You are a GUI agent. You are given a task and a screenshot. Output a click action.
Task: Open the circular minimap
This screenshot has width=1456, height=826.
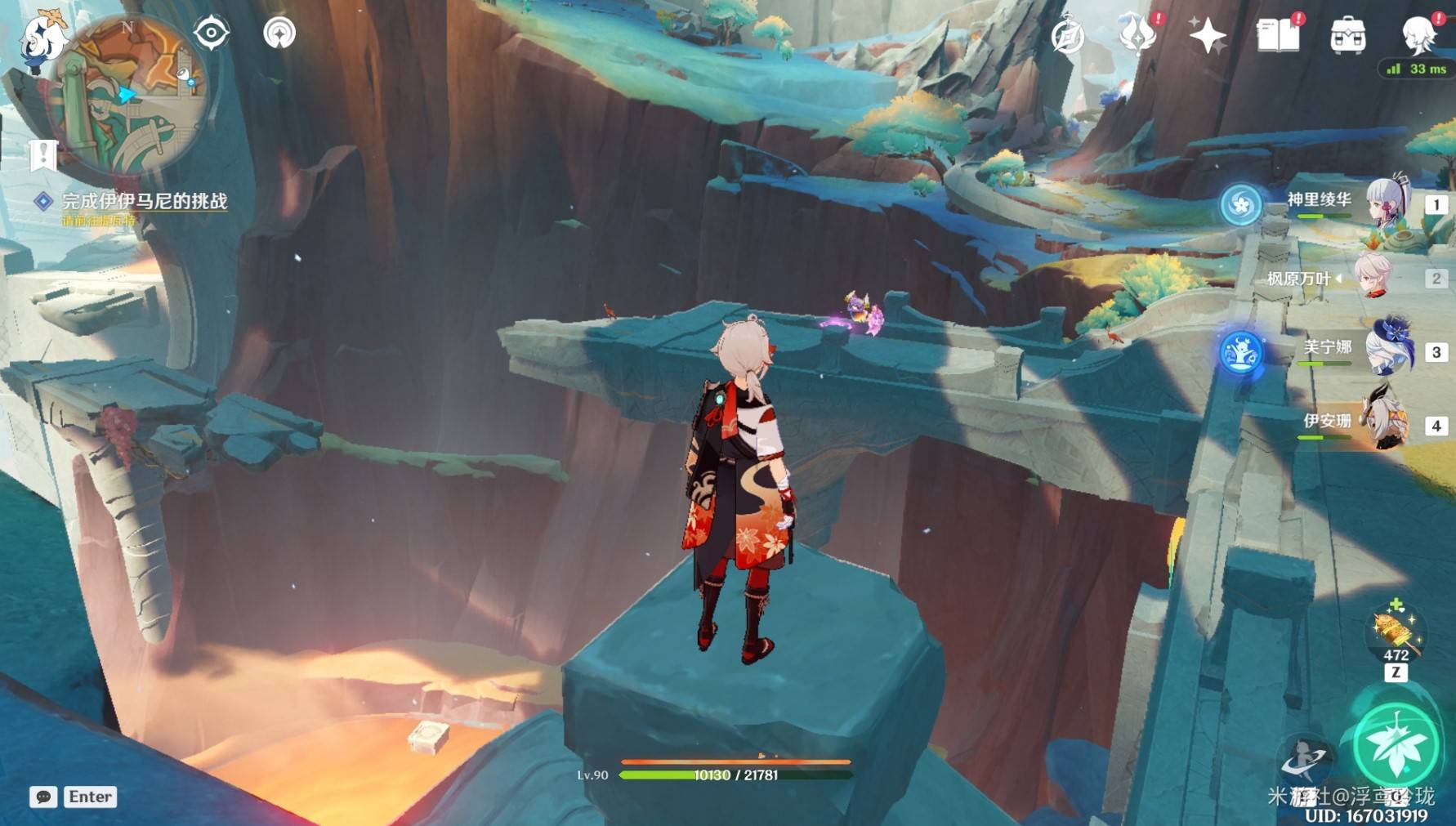point(131,96)
